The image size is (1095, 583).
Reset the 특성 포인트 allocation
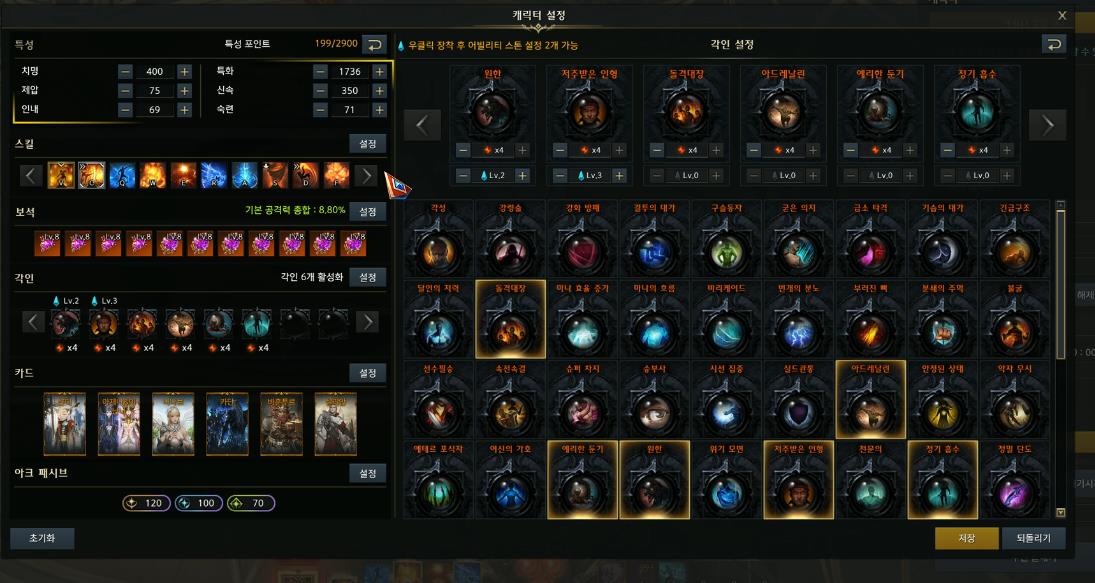pos(373,44)
